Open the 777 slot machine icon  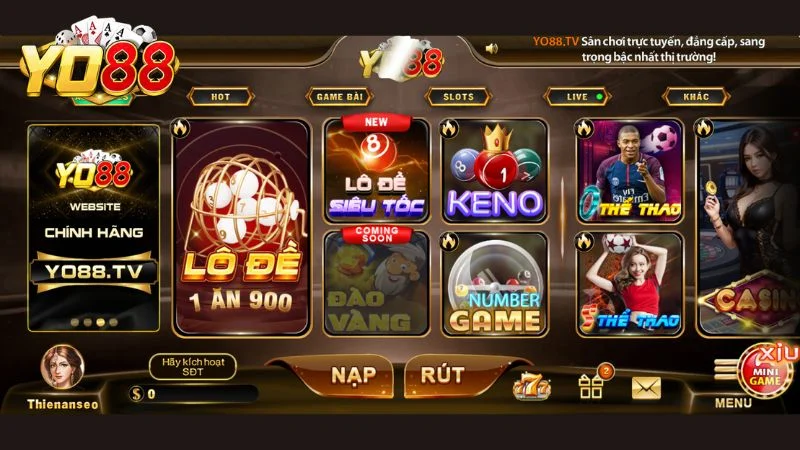(x=531, y=385)
